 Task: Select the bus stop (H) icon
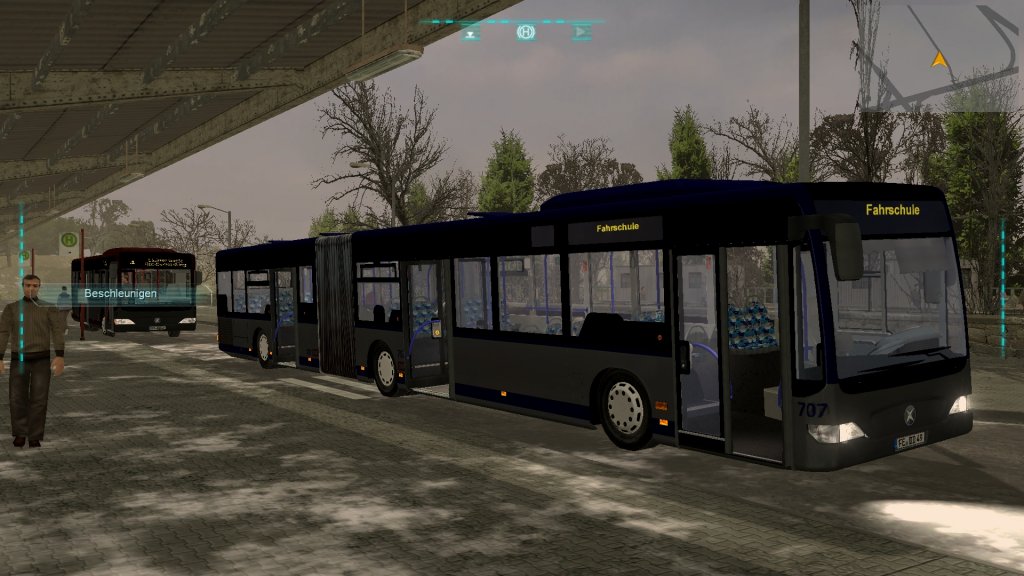526,33
